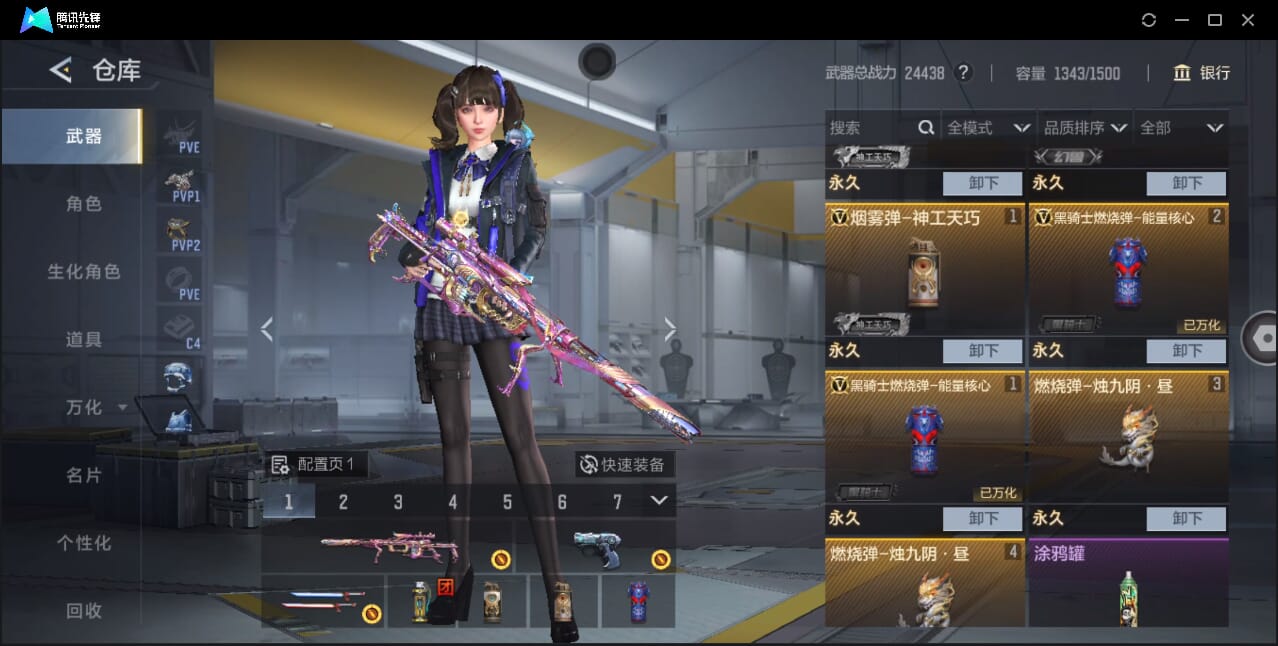Open the 银行 bank
The image size is (1278, 646).
1202,73
